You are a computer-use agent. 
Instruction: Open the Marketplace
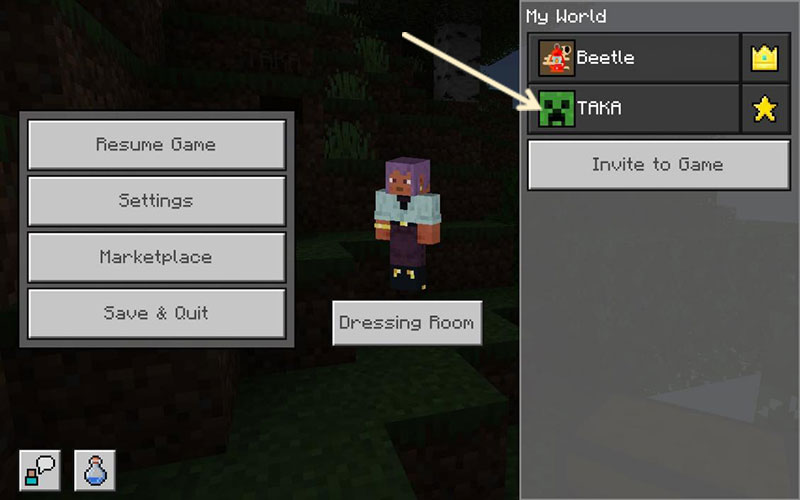pos(156,257)
